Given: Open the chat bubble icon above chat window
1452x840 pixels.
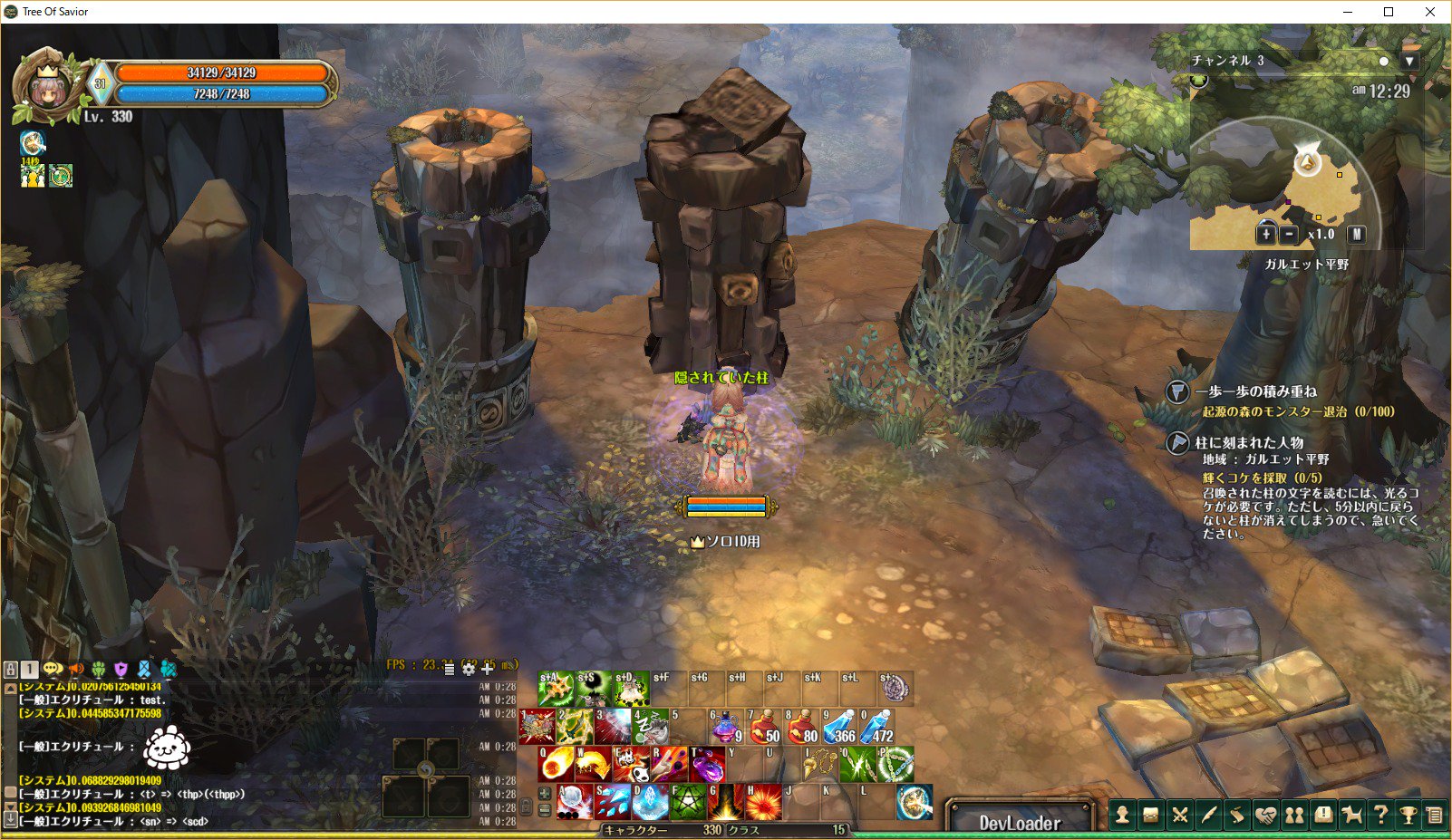Looking at the screenshot, I should point(53,668).
